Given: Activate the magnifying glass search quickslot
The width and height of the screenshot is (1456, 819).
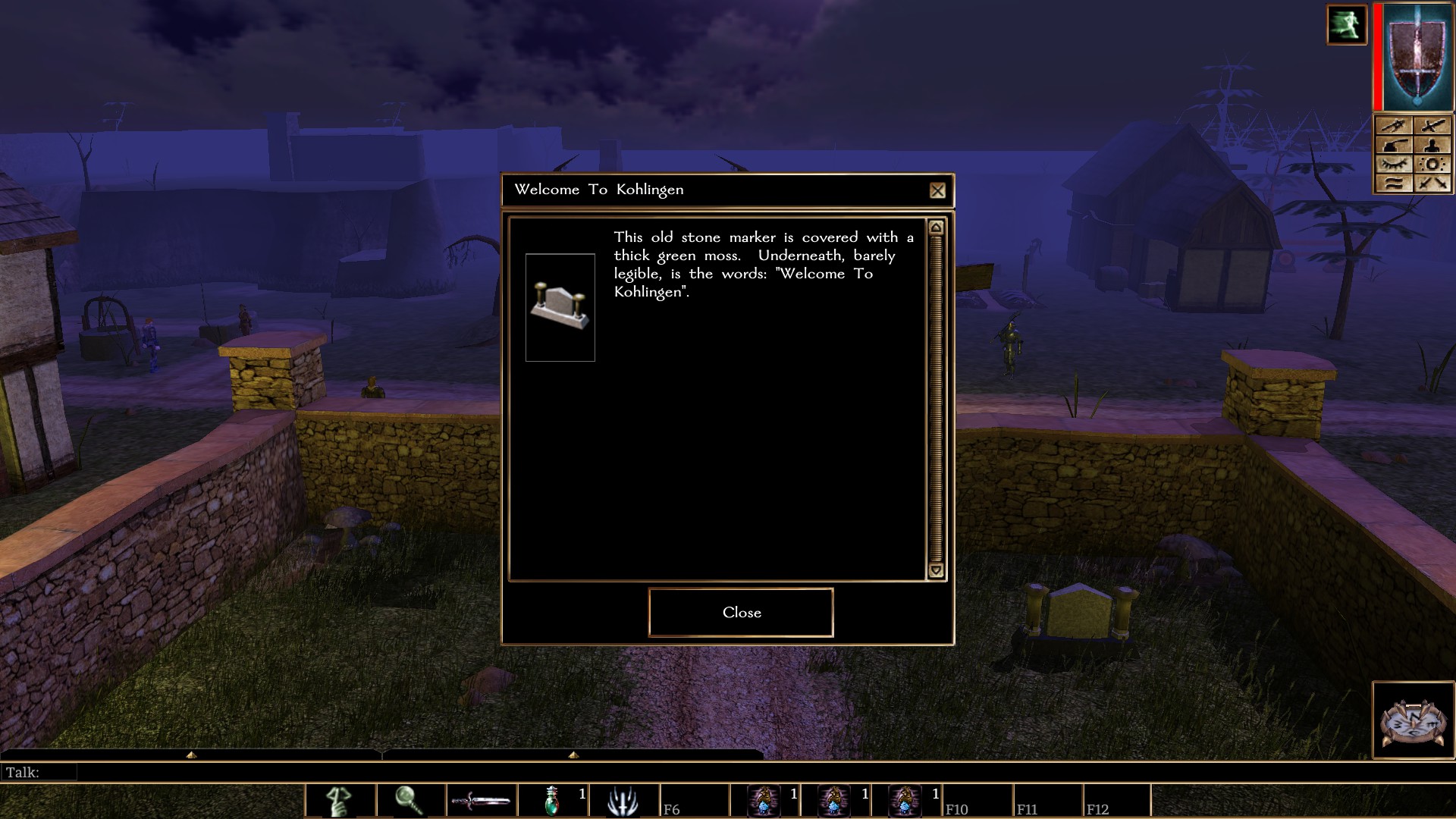Looking at the screenshot, I should click(x=410, y=801).
